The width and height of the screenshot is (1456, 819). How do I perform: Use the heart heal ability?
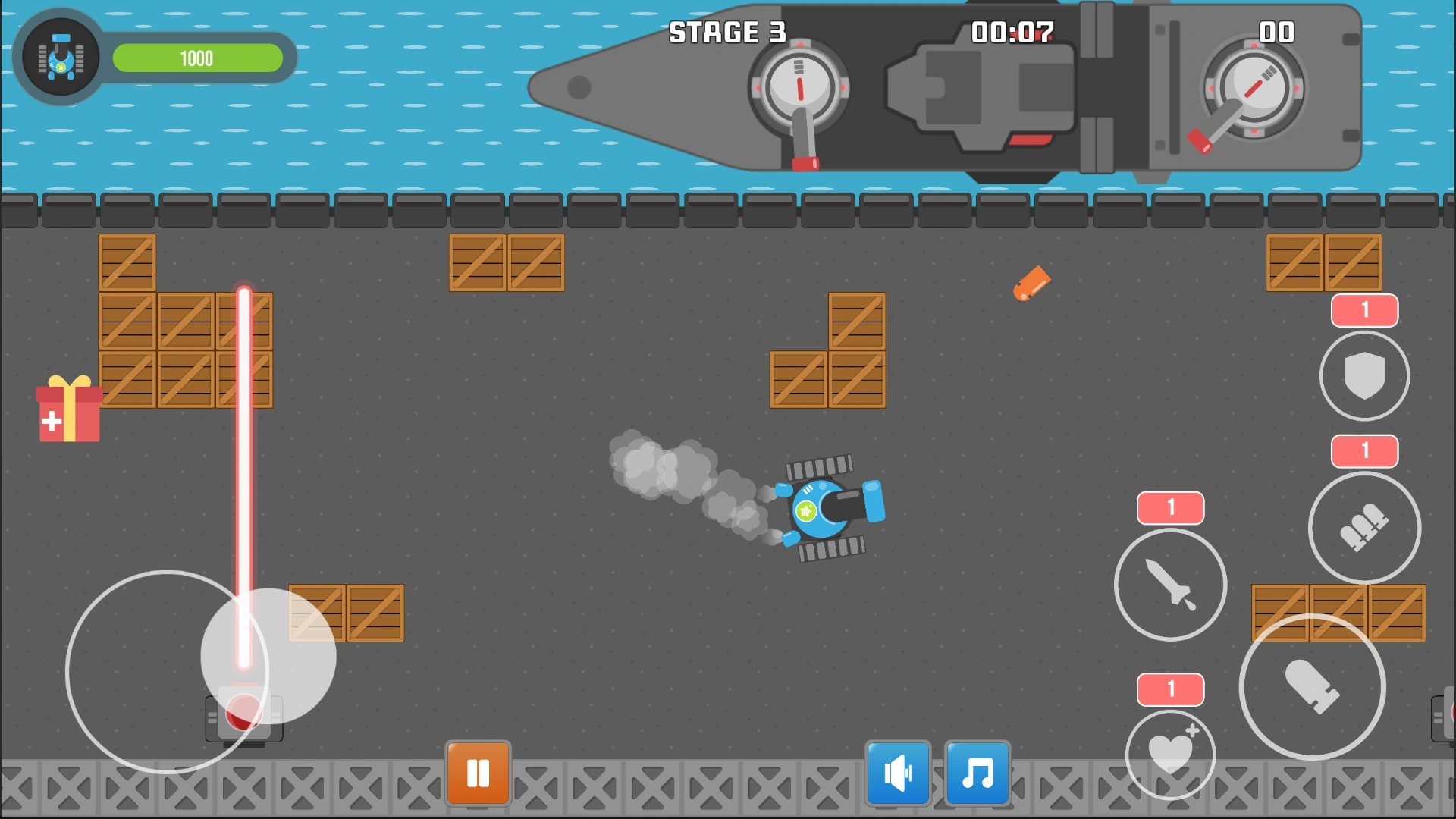point(1170,754)
